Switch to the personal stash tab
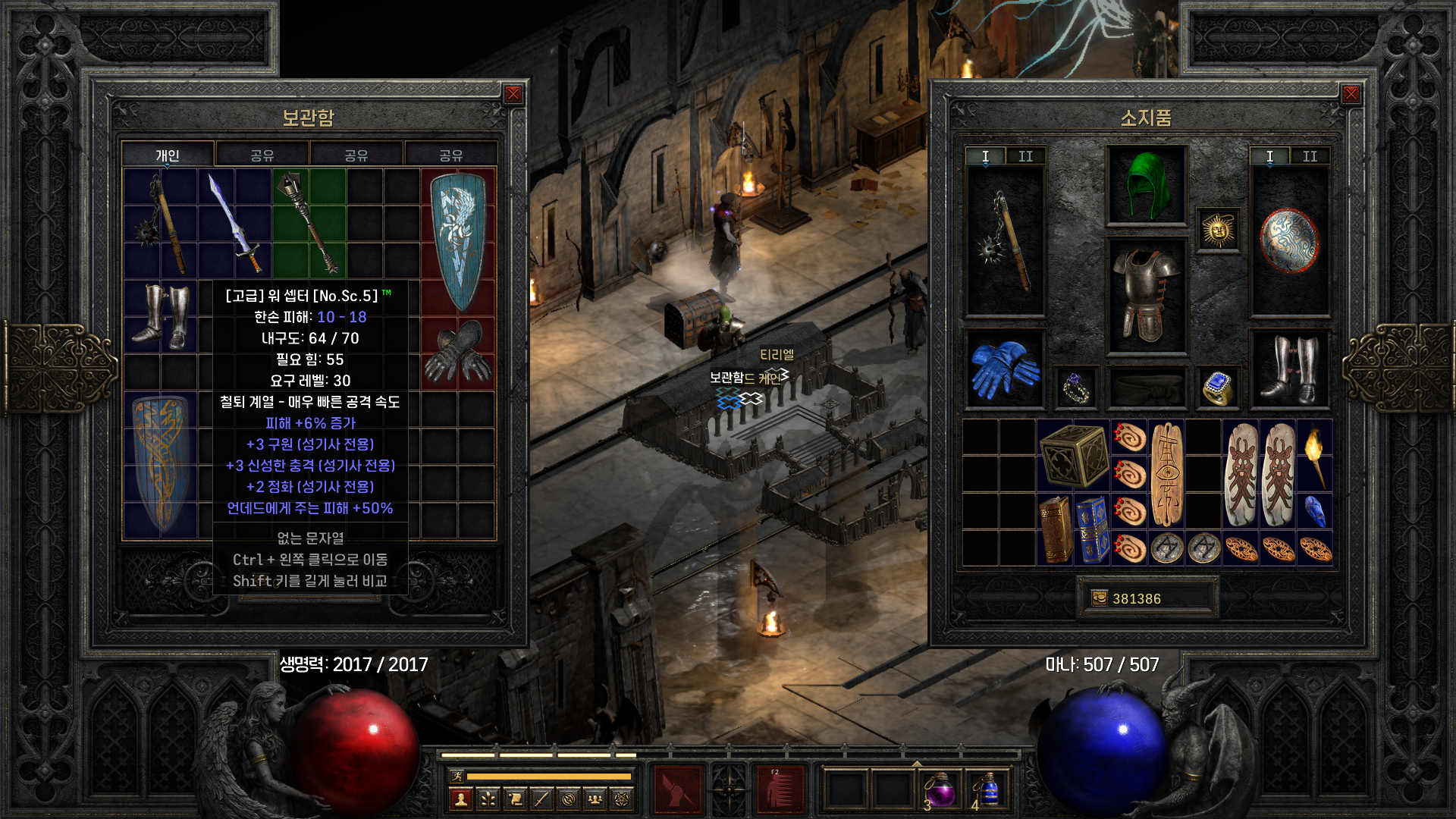Screen dimensions: 1456x819 click(x=168, y=155)
